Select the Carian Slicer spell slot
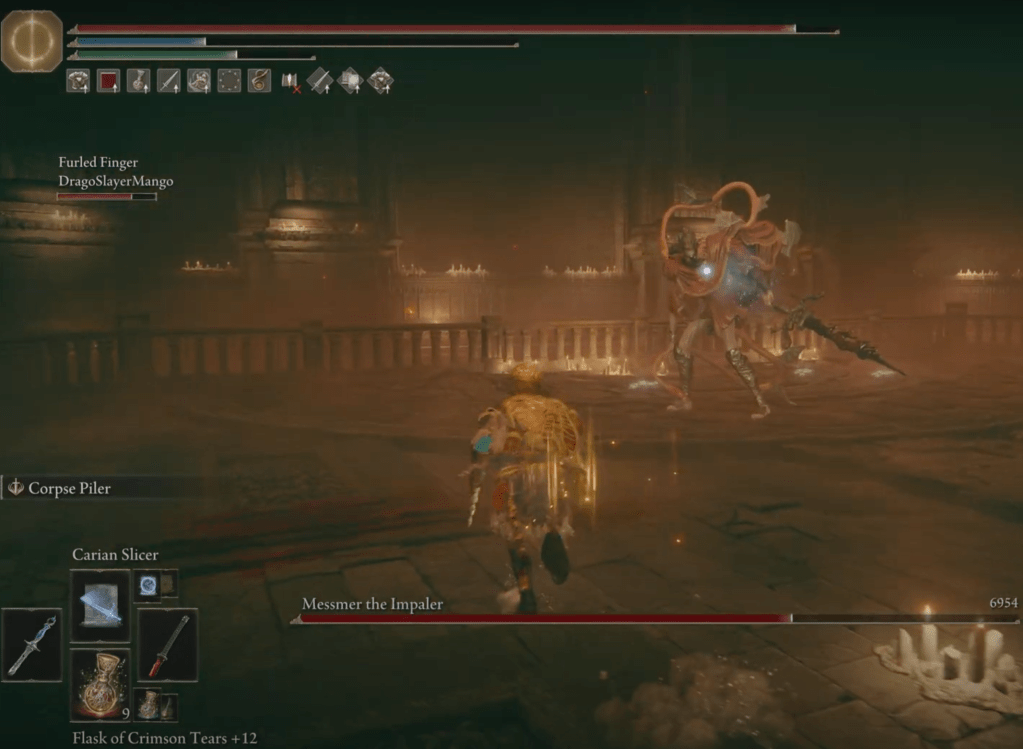The image size is (1023, 749). pyautogui.click(x=100, y=605)
